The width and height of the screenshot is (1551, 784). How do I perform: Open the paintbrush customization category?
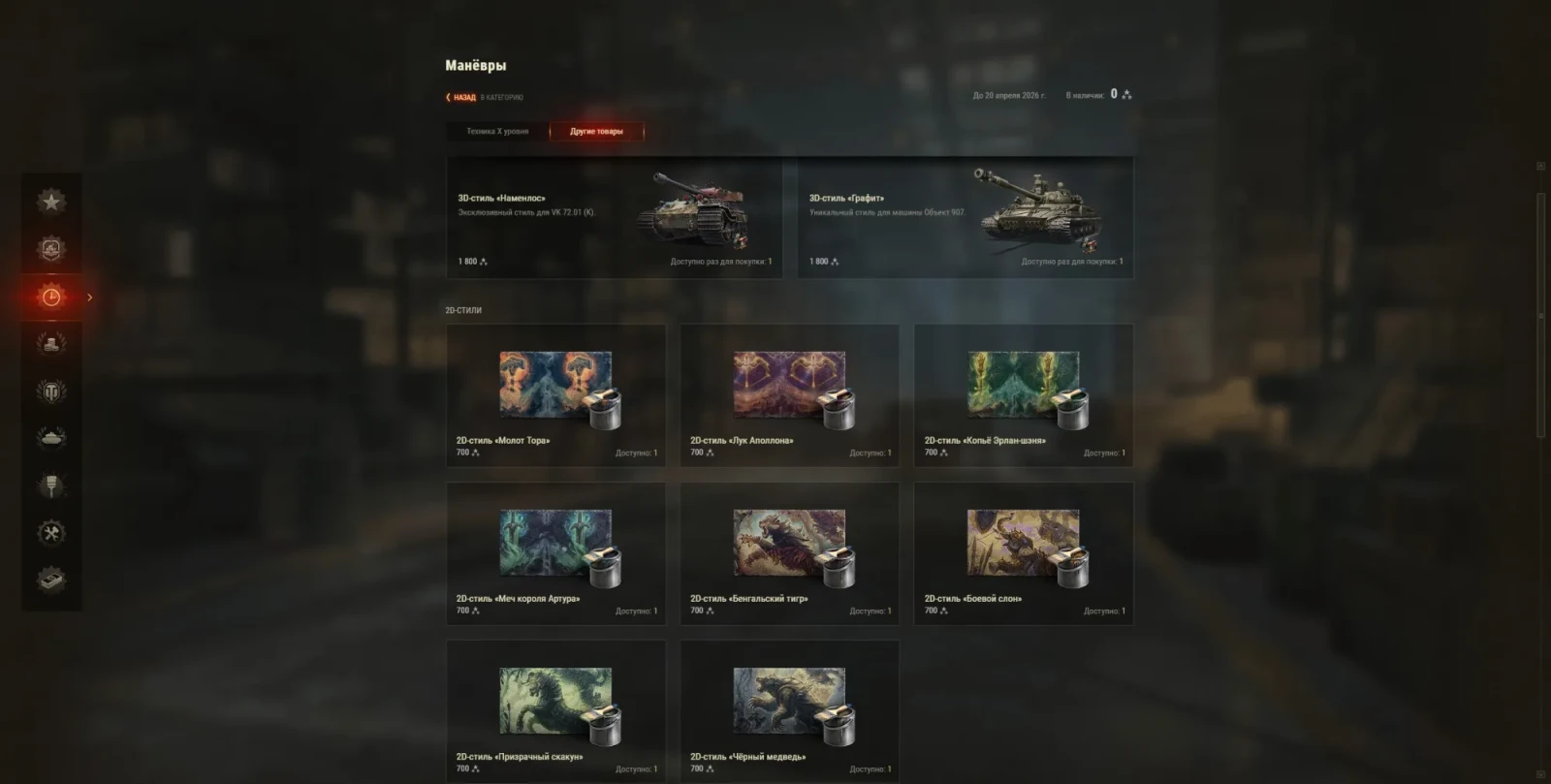[x=51, y=485]
